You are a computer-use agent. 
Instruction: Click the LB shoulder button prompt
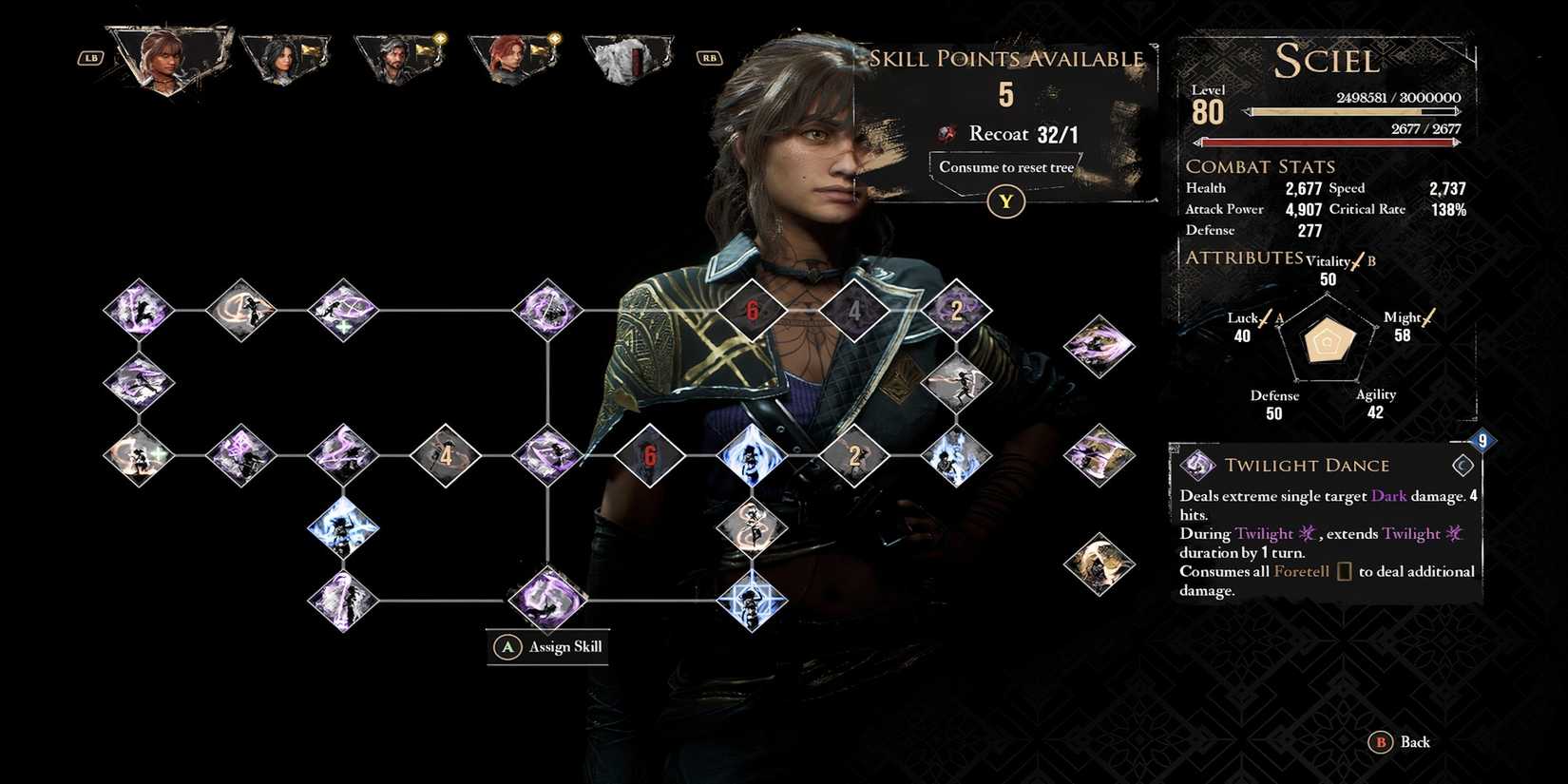click(x=89, y=57)
